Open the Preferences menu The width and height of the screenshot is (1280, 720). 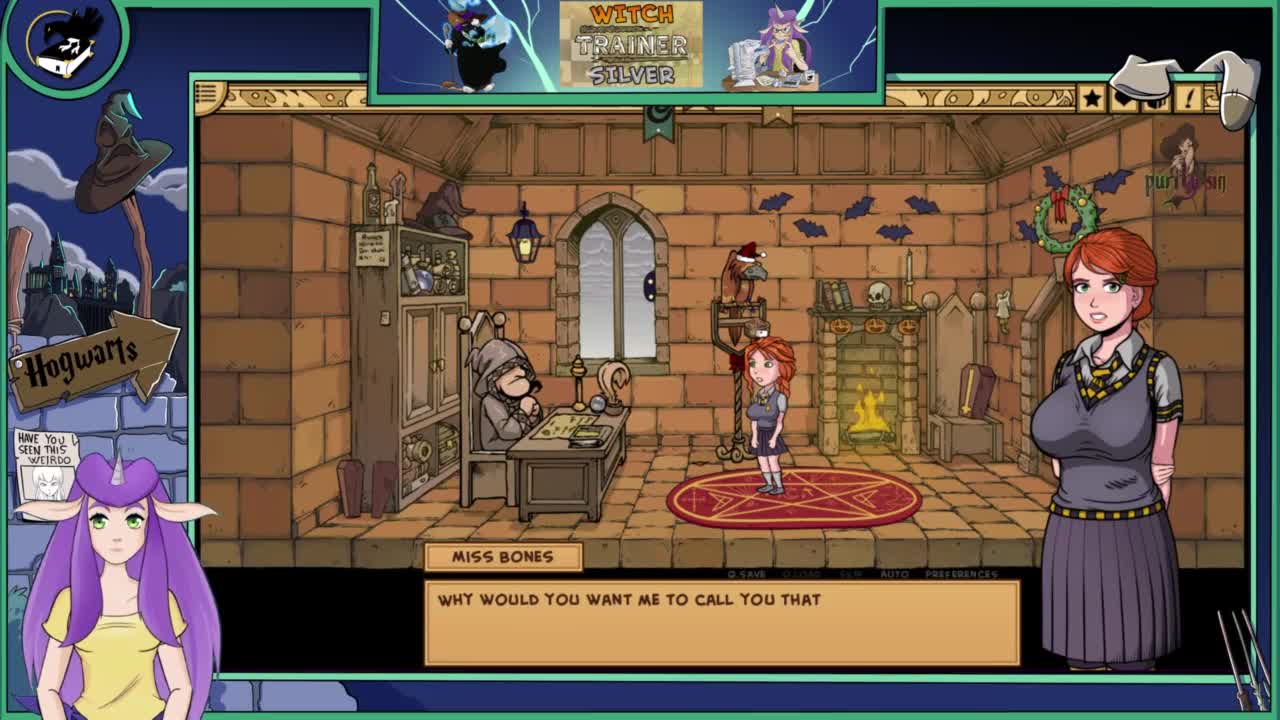coord(961,574)
